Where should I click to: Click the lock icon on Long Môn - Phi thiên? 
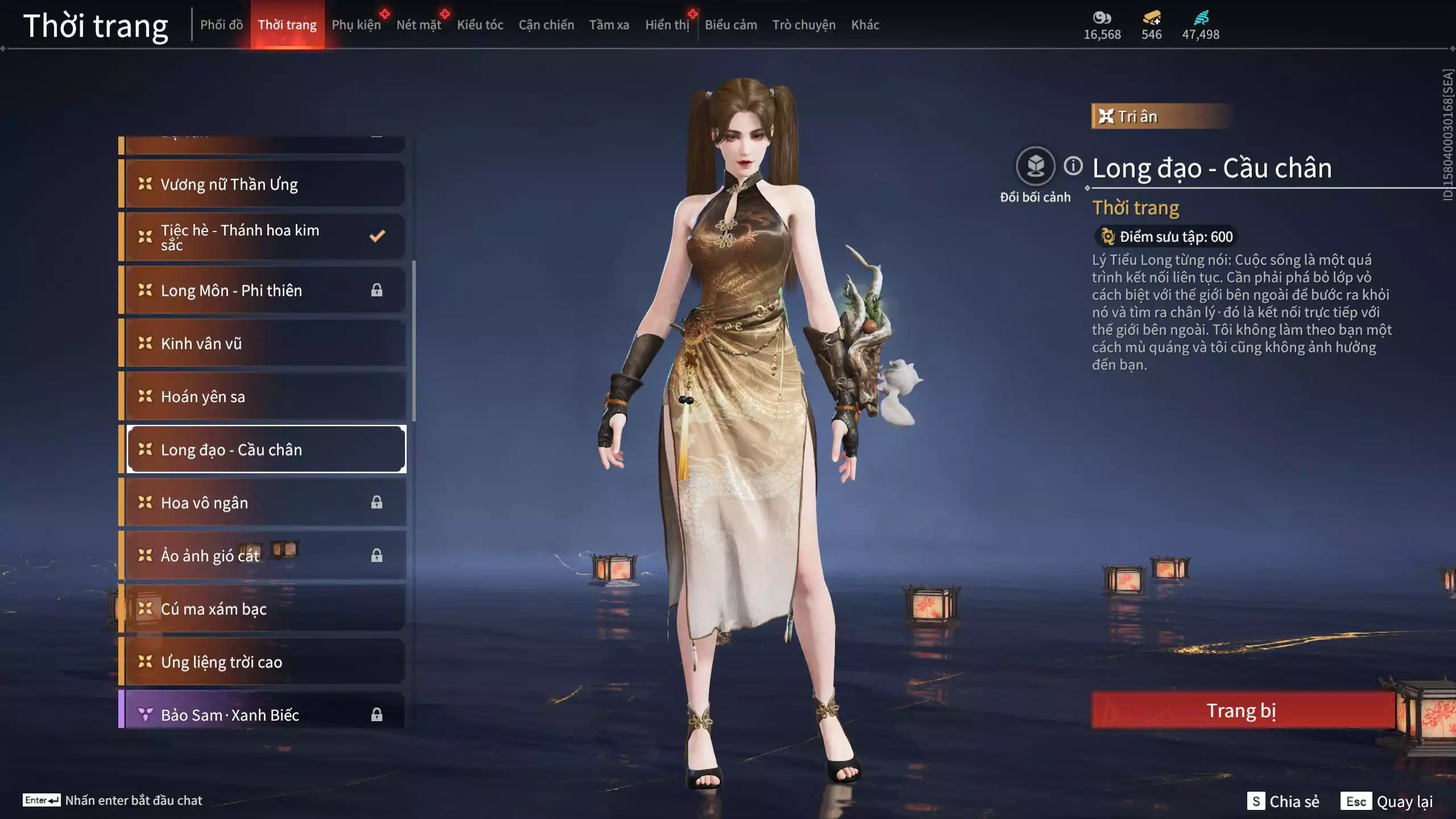point(377,290)
